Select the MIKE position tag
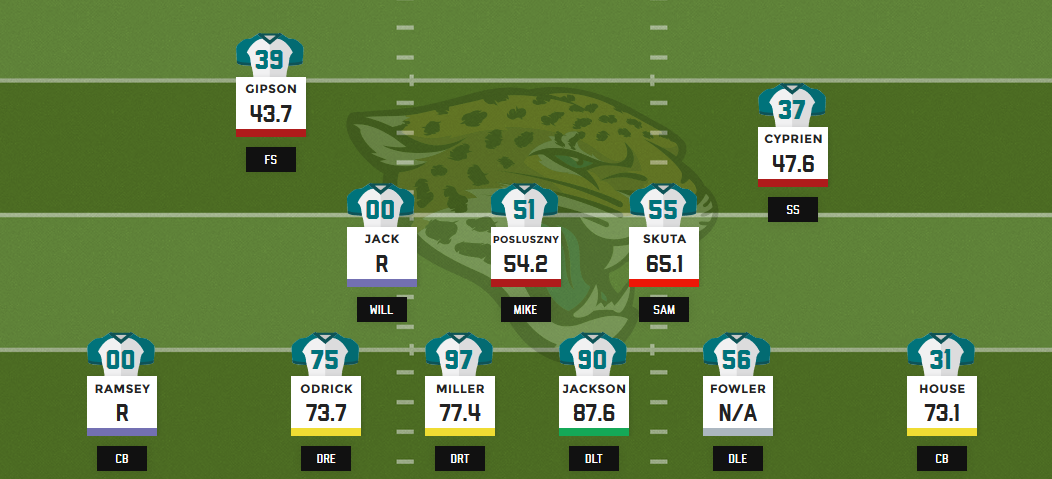1052x479 pixels. [525, 309]
